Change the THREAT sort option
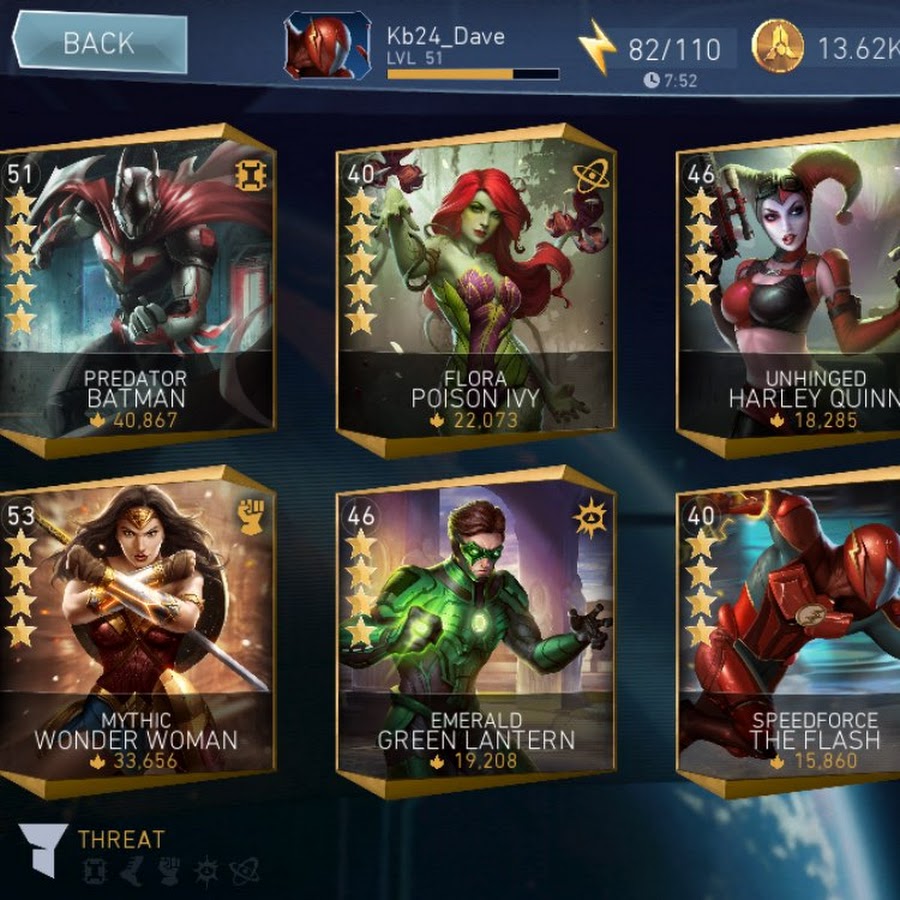The width and height of the screenshot is (900, 900). pos(121,839)
